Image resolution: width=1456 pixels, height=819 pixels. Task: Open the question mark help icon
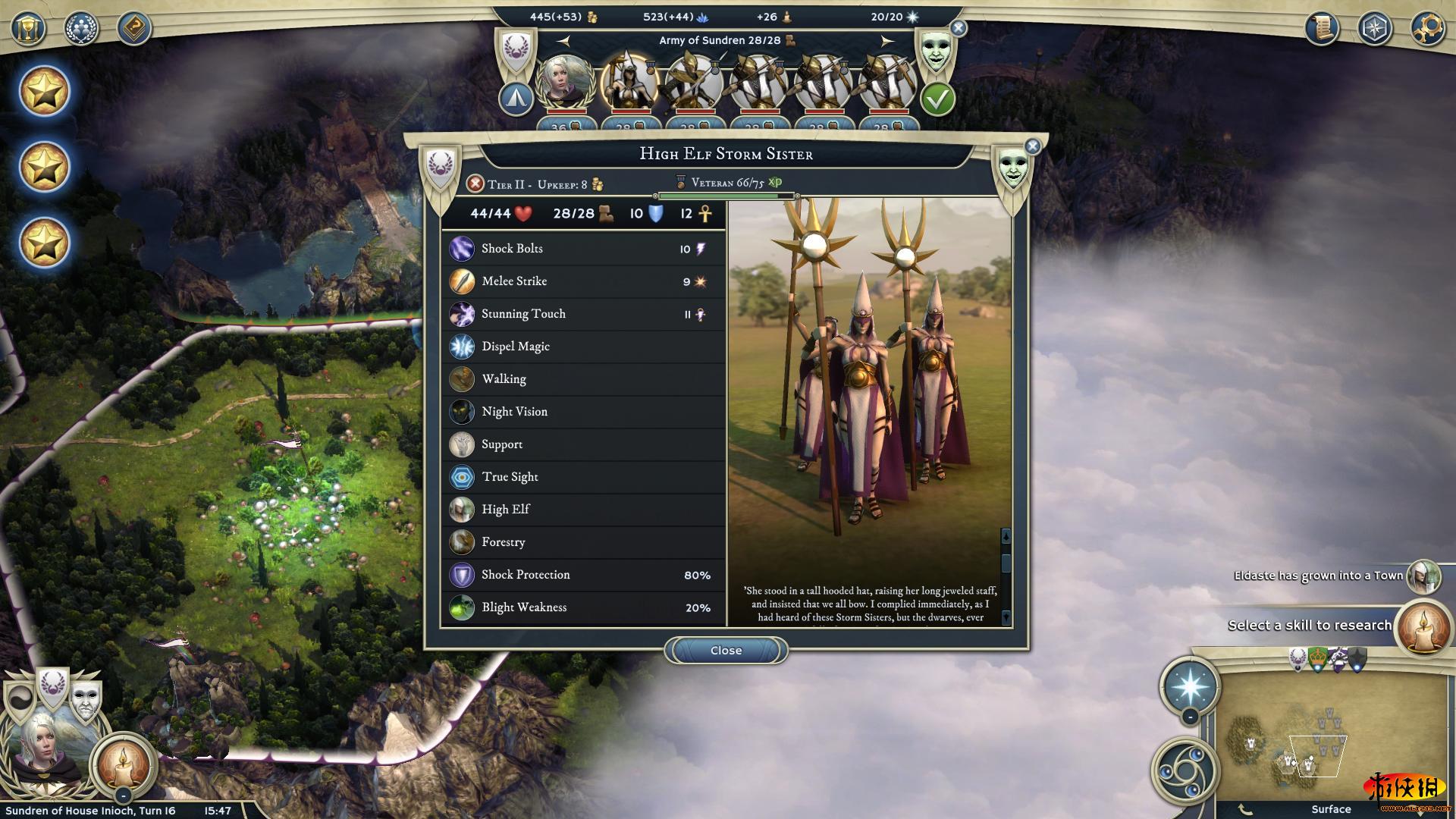134,29
